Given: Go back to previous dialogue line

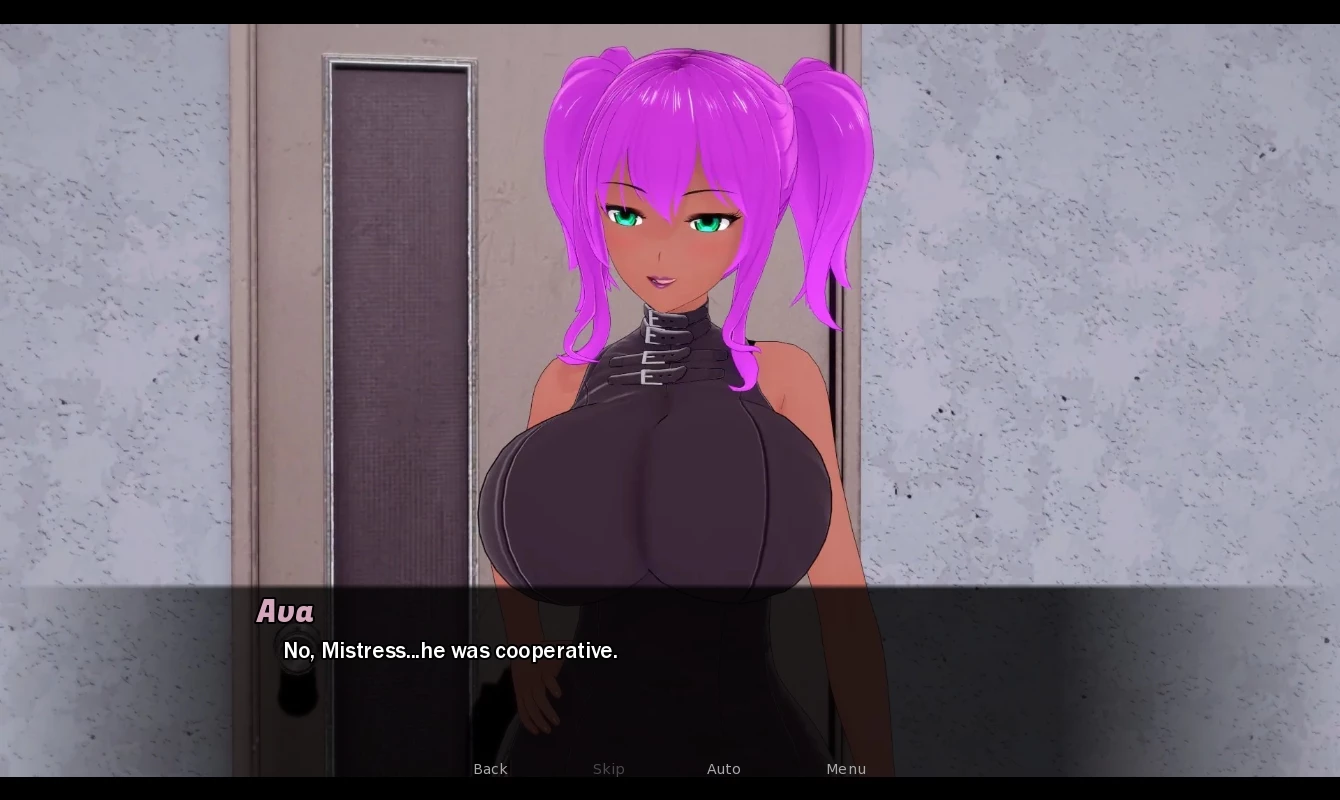Looking at the screenshot, I should click(x=490, y=769).
